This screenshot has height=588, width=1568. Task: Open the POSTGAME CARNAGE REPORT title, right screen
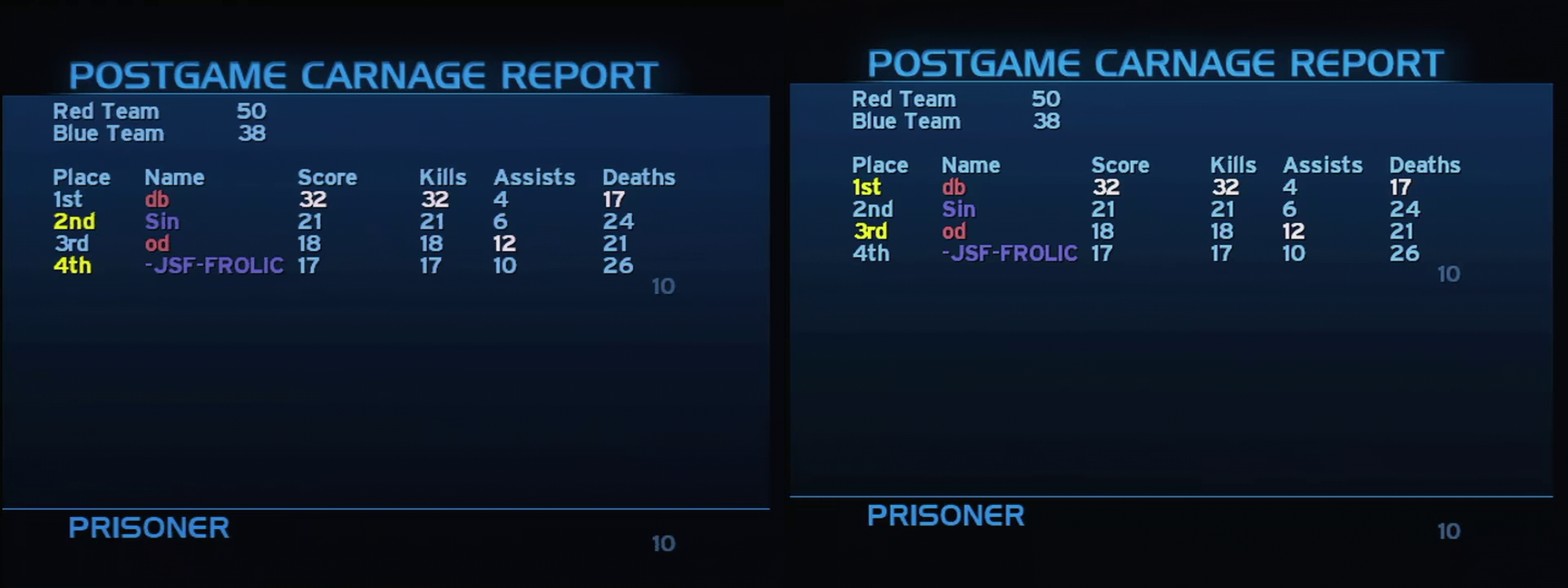click(x=1156, y=62)
